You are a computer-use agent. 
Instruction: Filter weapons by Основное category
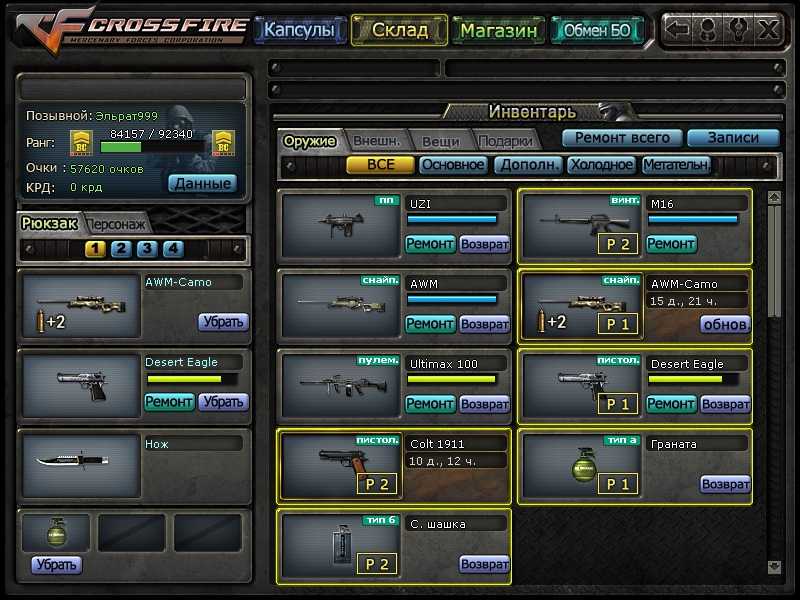(x=453, y=165)
